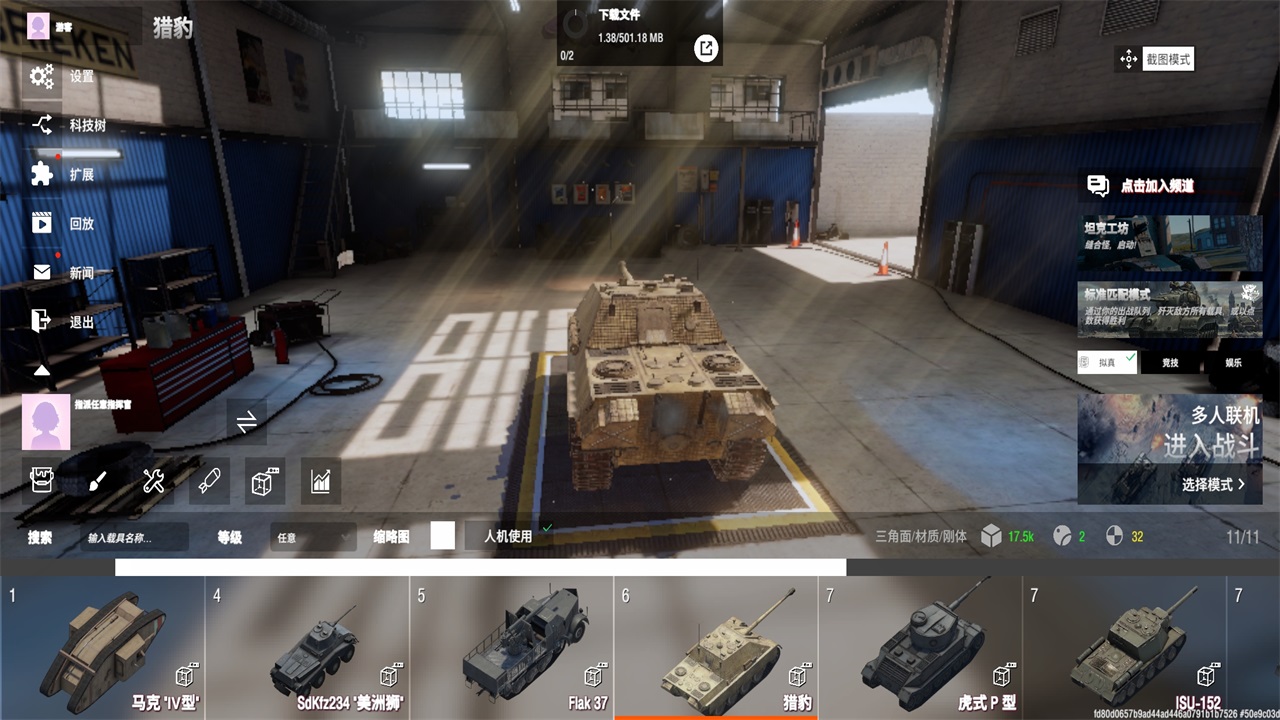Click the vehicle swap arrows icon
This screenshot has height=720, width=1280.
click(246, 422)
